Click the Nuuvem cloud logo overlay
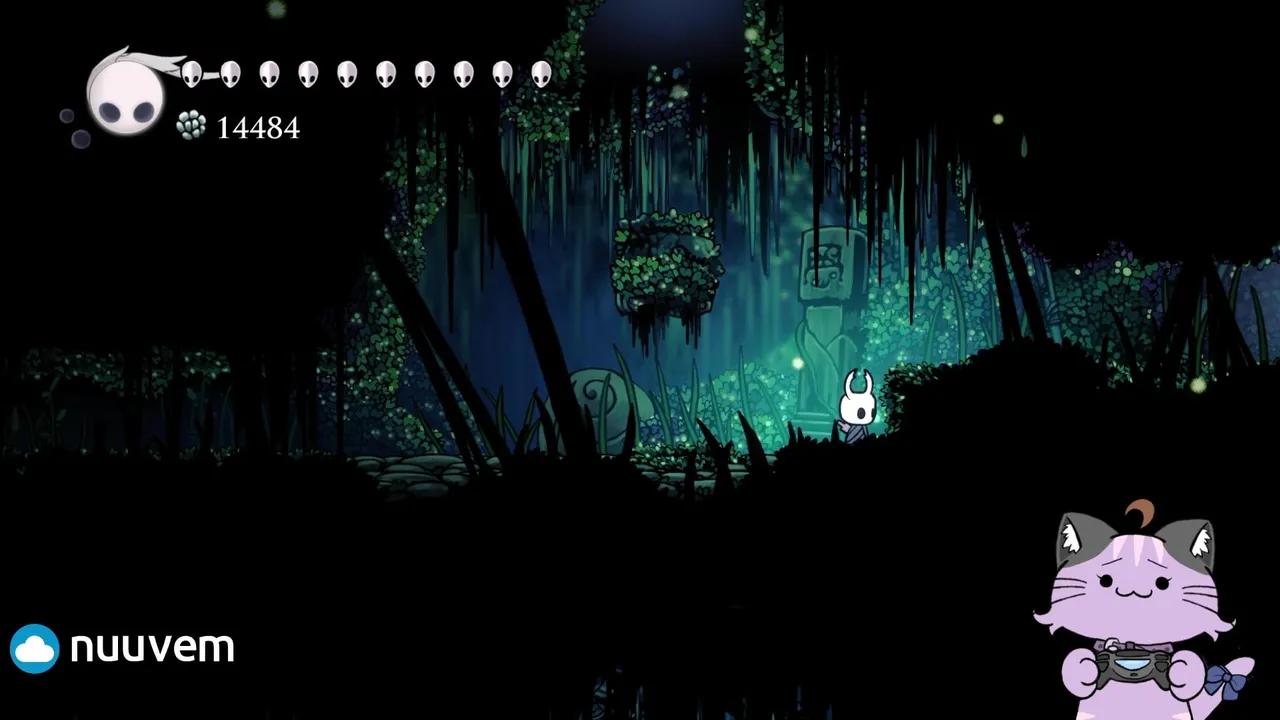1280x720 pixels. point(35,648)
